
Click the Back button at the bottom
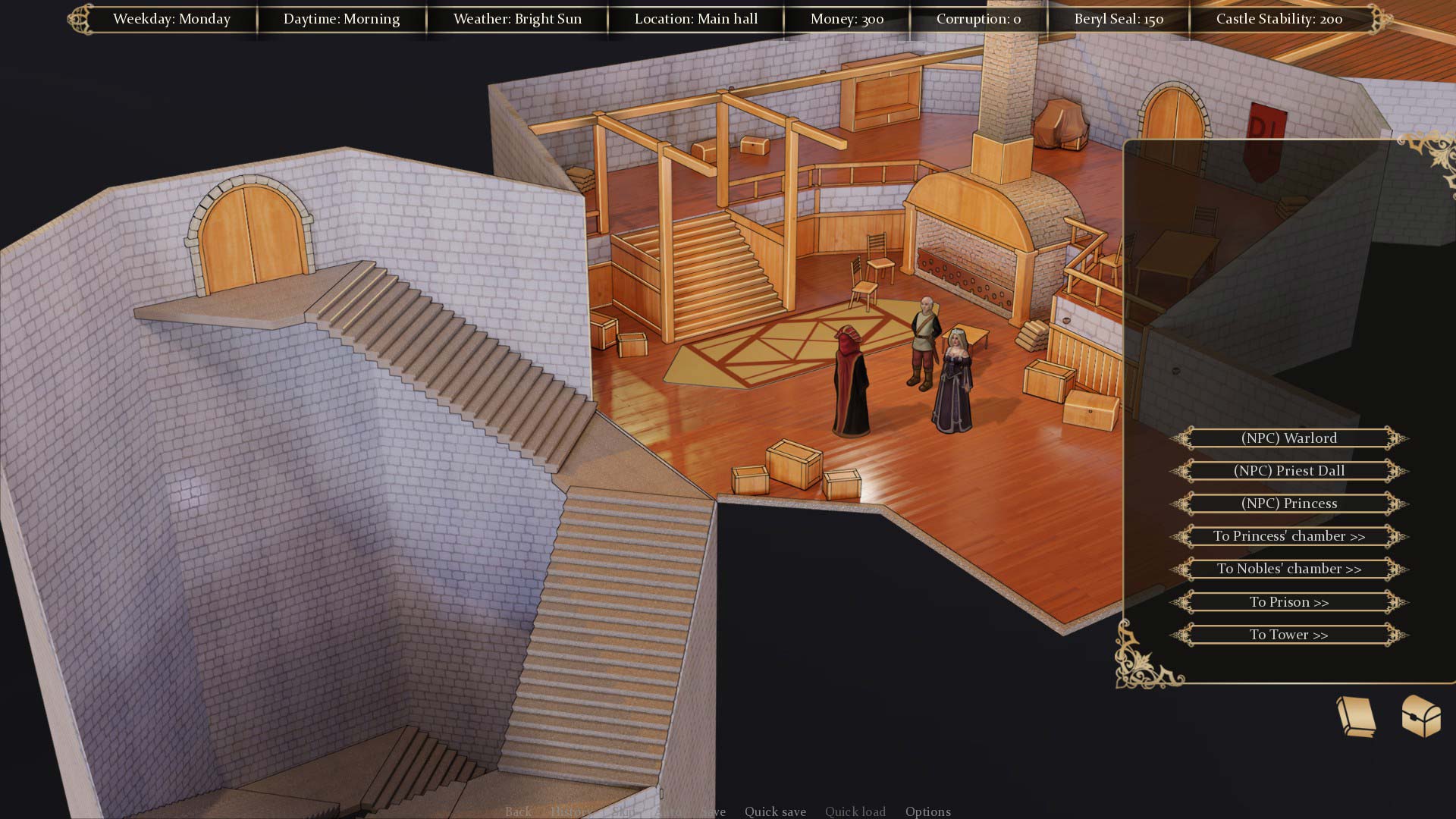click(518, 811)
